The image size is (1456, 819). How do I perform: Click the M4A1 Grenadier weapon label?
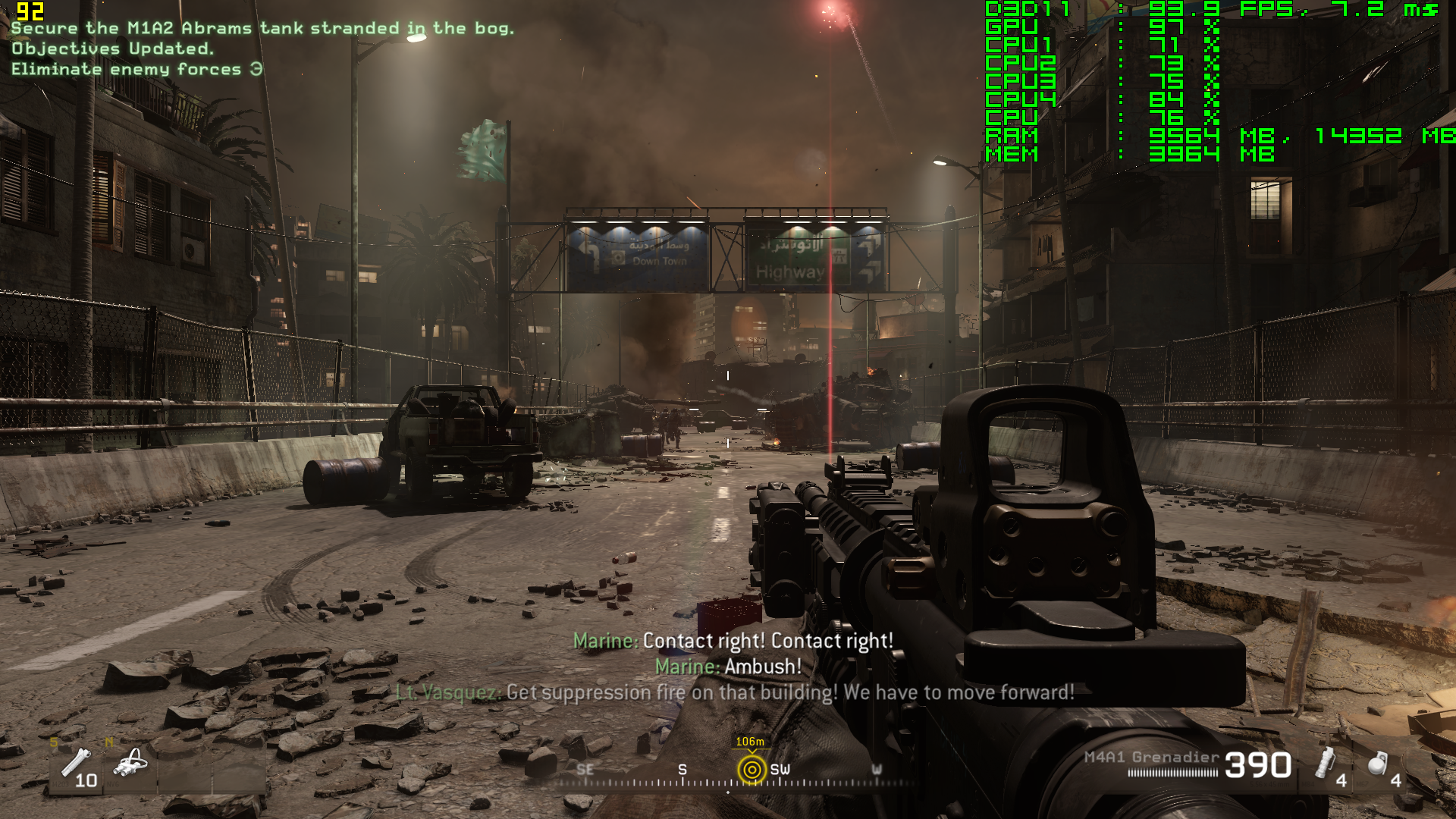(x=1151, y=757)
